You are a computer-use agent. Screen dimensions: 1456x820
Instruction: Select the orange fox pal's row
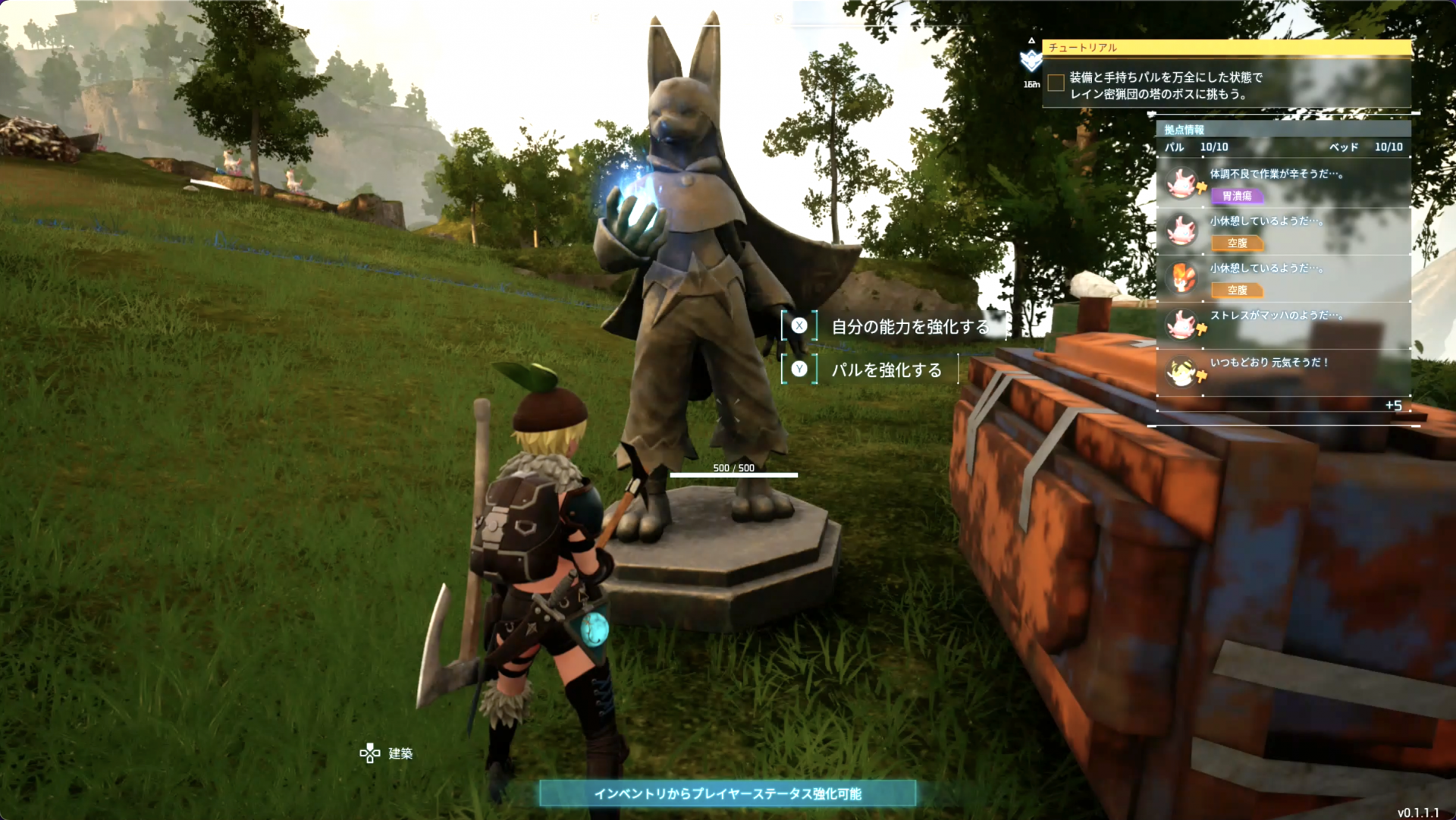point(1283,278)
